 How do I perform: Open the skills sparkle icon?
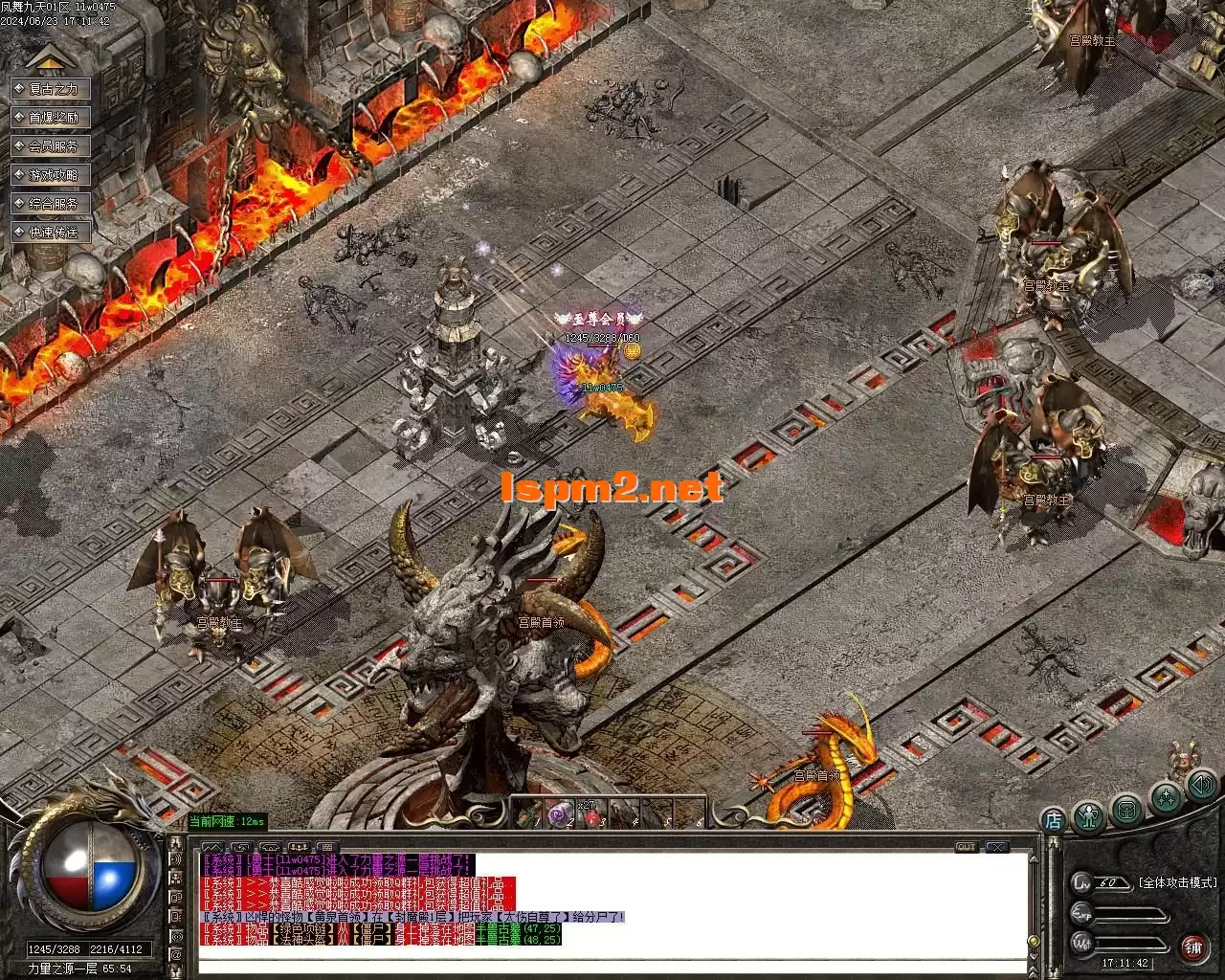pyautogui.click(x=1166, y=798)
